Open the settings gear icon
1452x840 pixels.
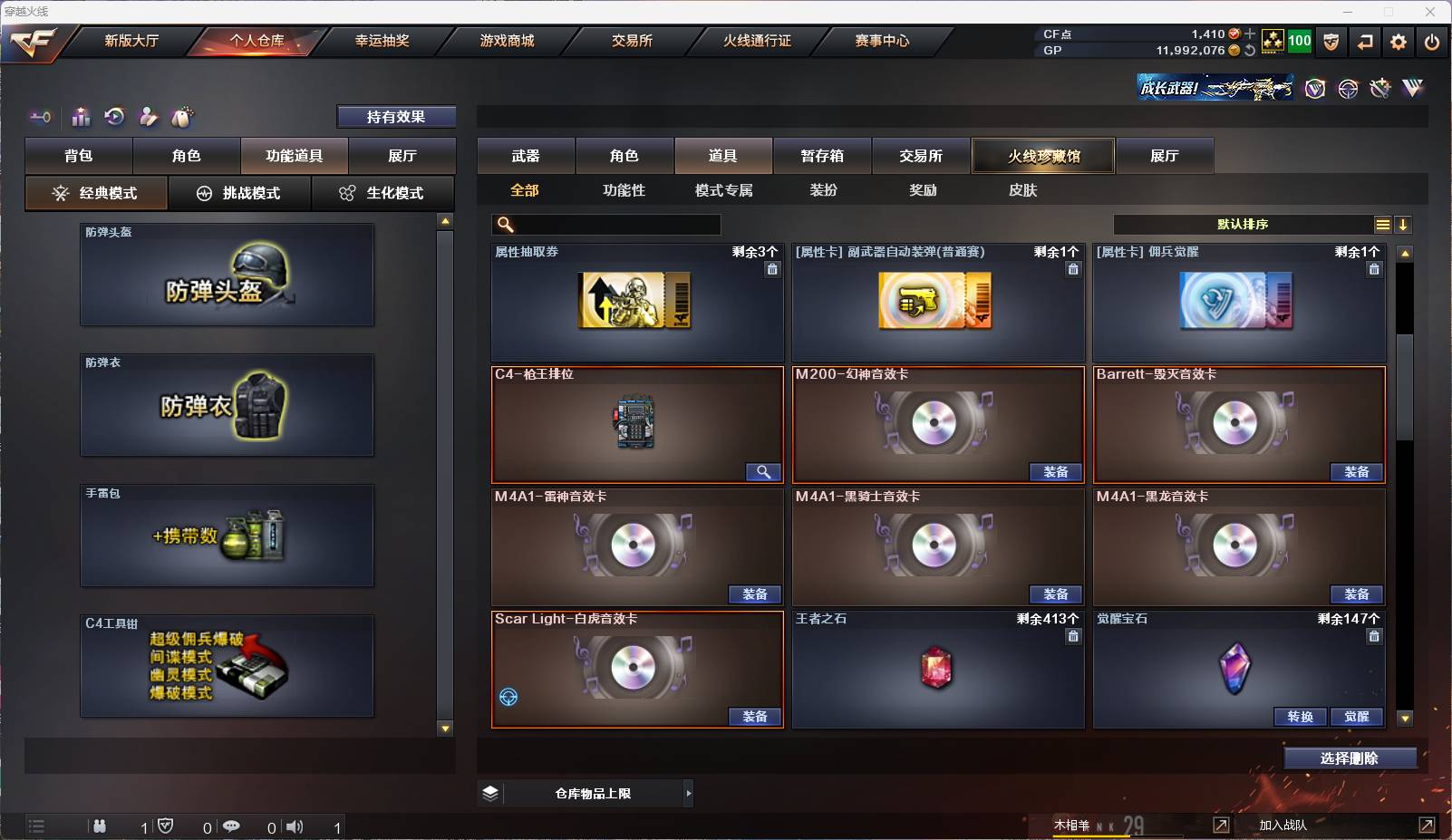coord(1399,42)
